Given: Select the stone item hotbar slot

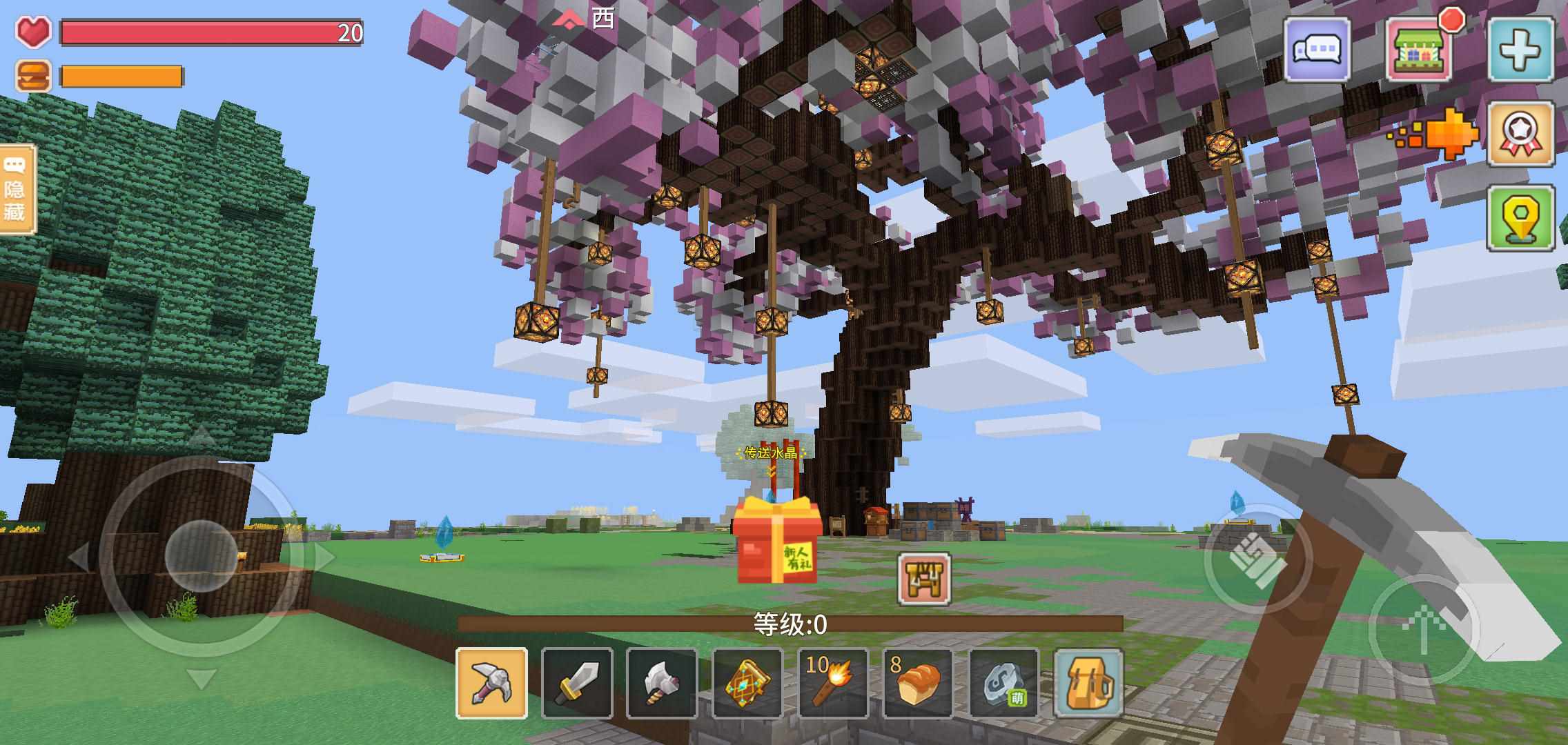Looking at the screenshot, I should (x=1003, y=684).
